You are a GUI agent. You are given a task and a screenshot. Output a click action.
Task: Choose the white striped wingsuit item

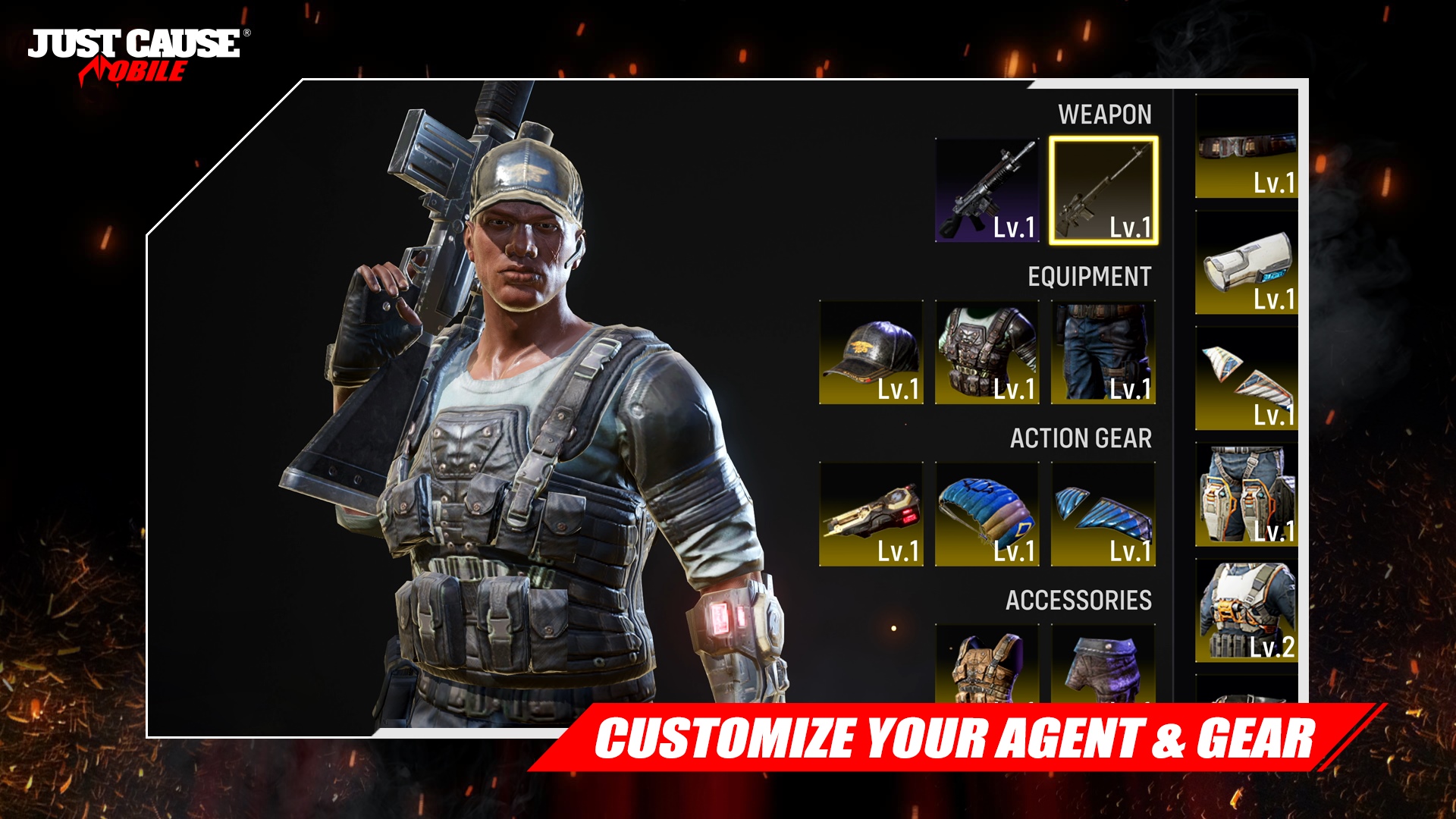coord(1247,379)
